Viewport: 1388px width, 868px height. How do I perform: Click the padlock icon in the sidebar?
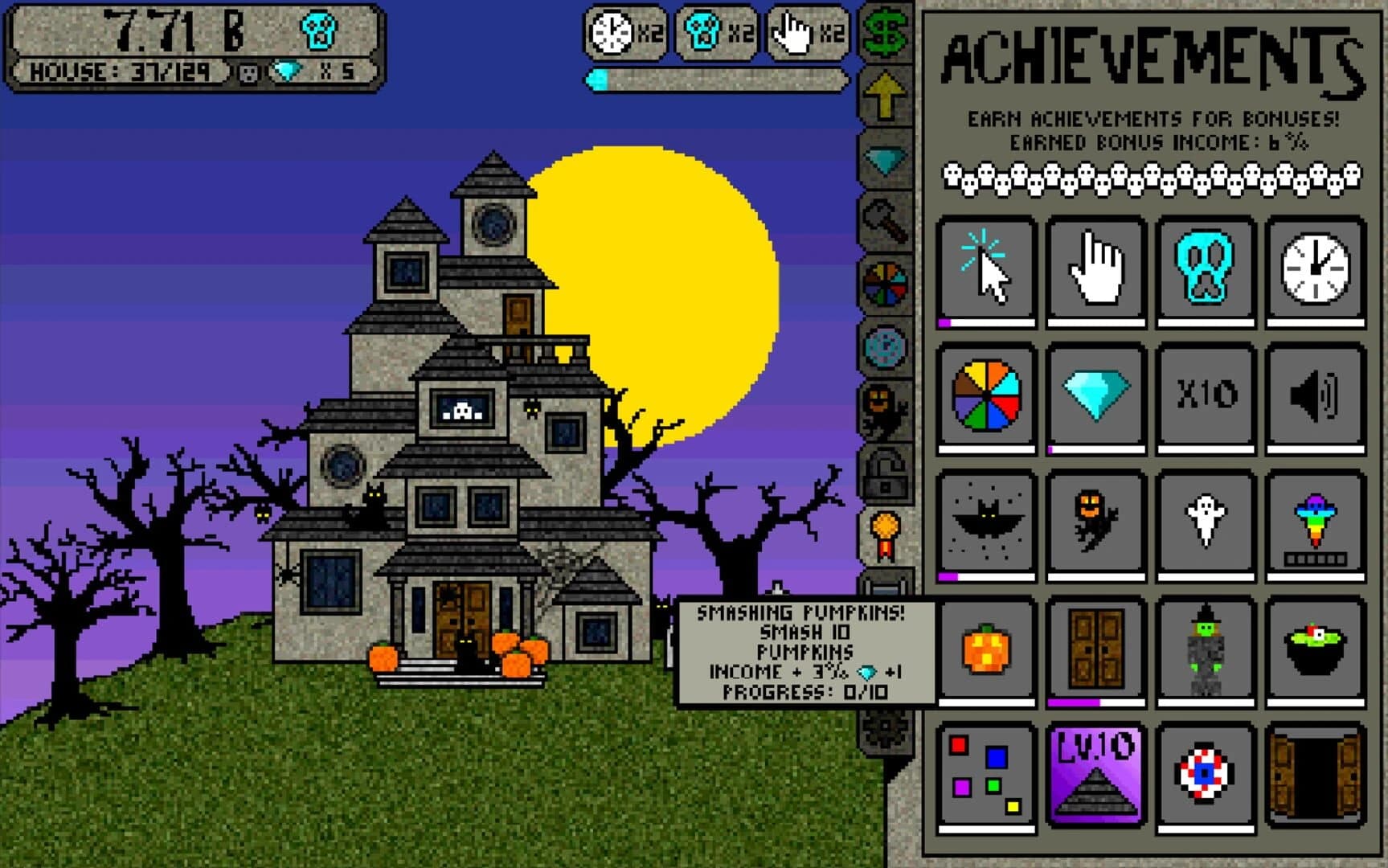pyautogui.click(x=884, y=470)
